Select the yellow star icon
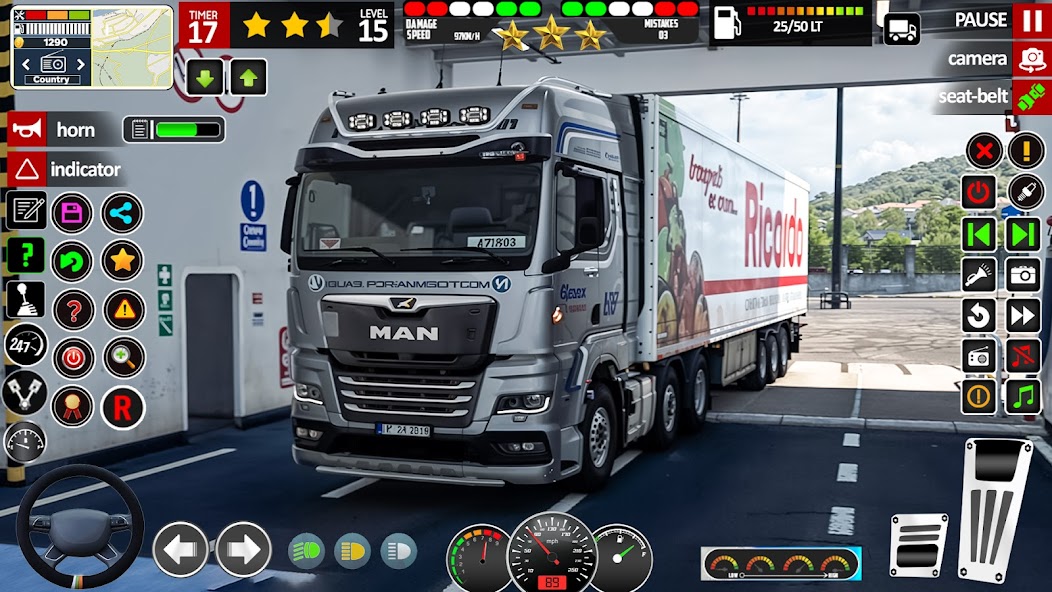Image resolution: width=1052 pixels, height=592 pixels. pos(122,261)
